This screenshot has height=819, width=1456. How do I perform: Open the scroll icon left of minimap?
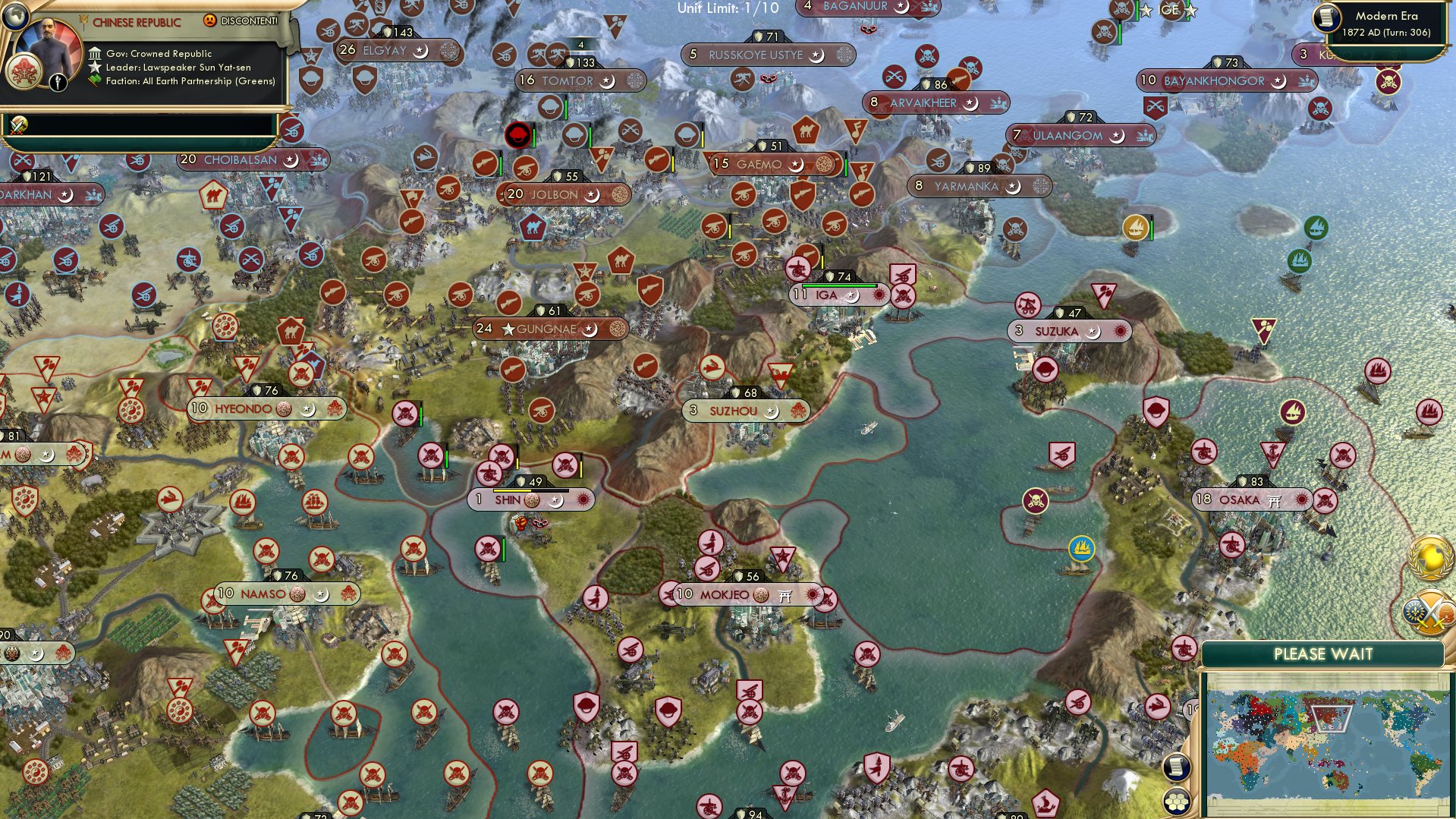pos(1176,767)
